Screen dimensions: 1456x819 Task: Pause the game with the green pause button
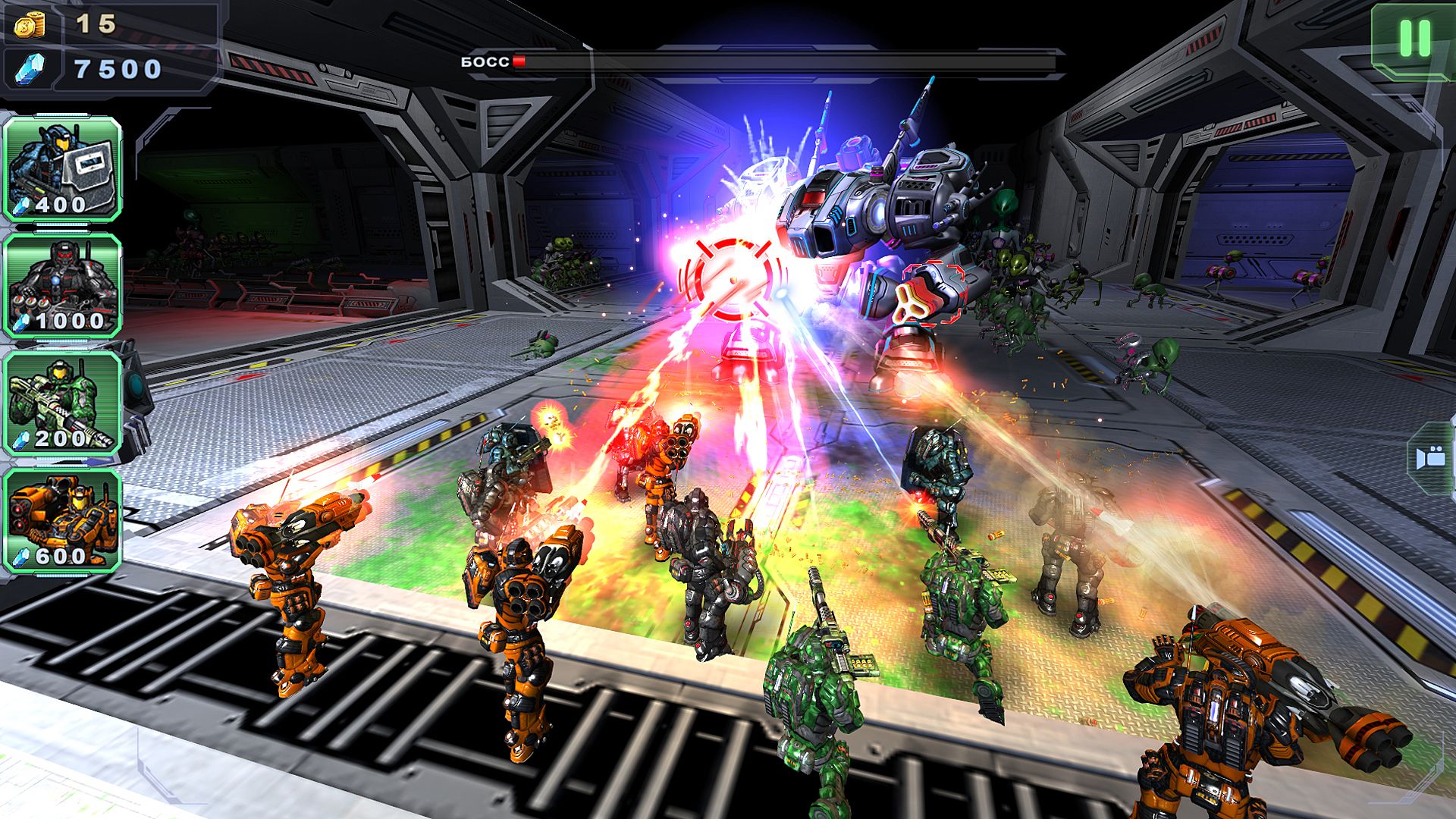(x=1414, y=38)
